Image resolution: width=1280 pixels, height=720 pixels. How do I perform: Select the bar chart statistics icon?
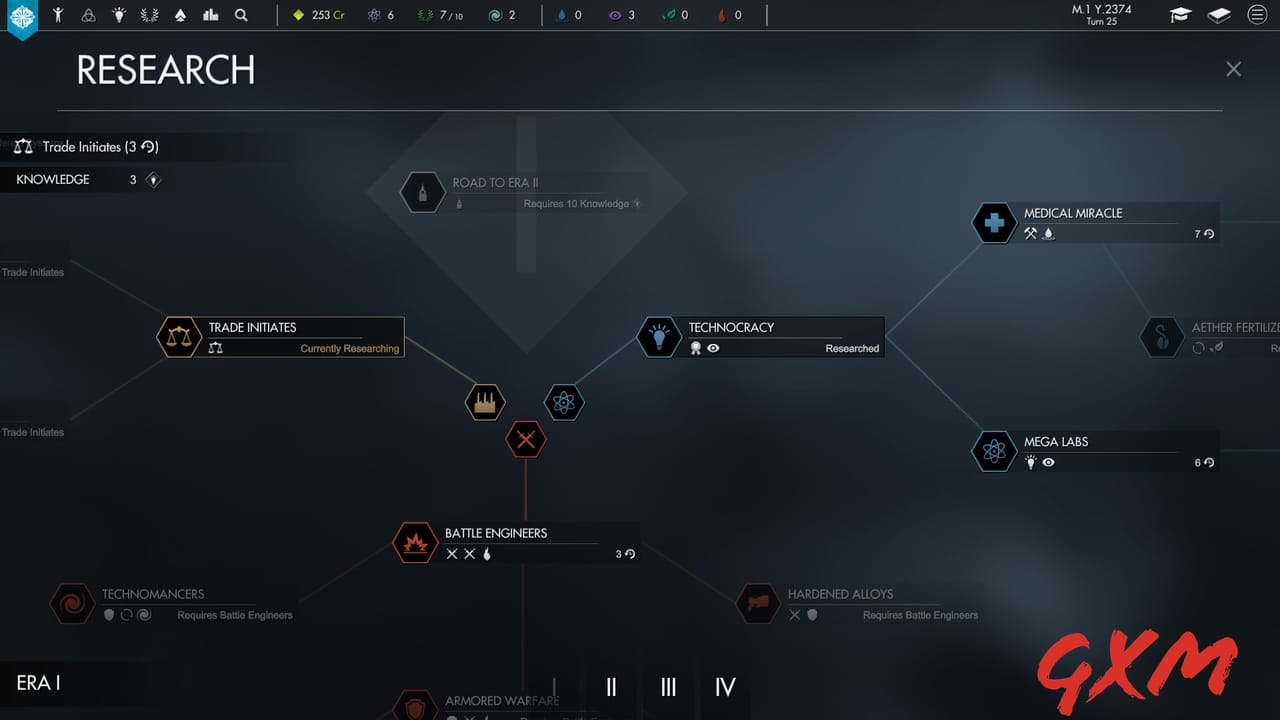tap(211, 15)
